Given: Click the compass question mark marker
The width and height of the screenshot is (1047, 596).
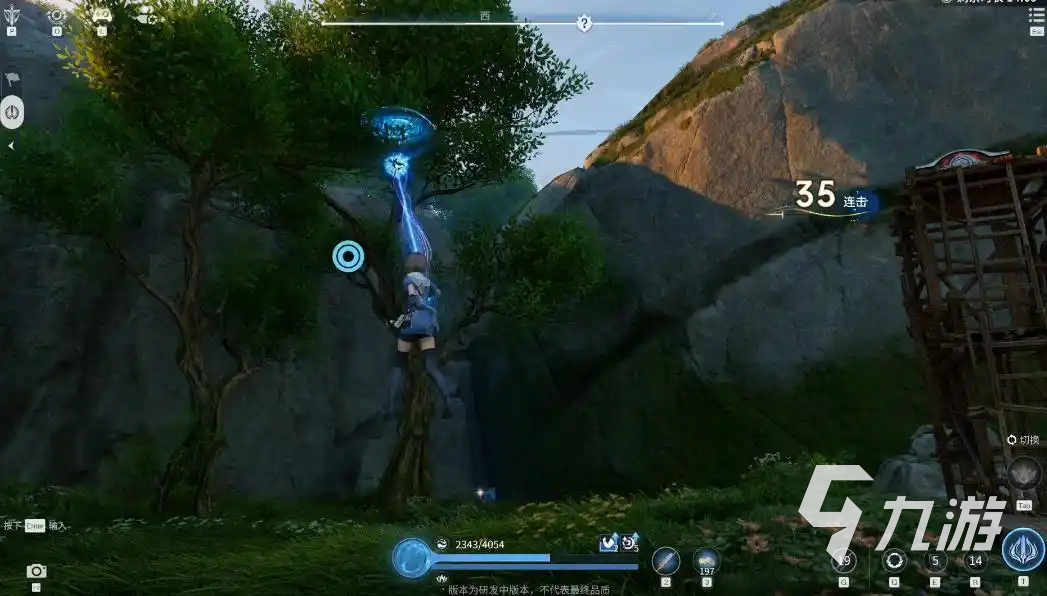Looking at the screenshot, I should click(x=584, y=22).
